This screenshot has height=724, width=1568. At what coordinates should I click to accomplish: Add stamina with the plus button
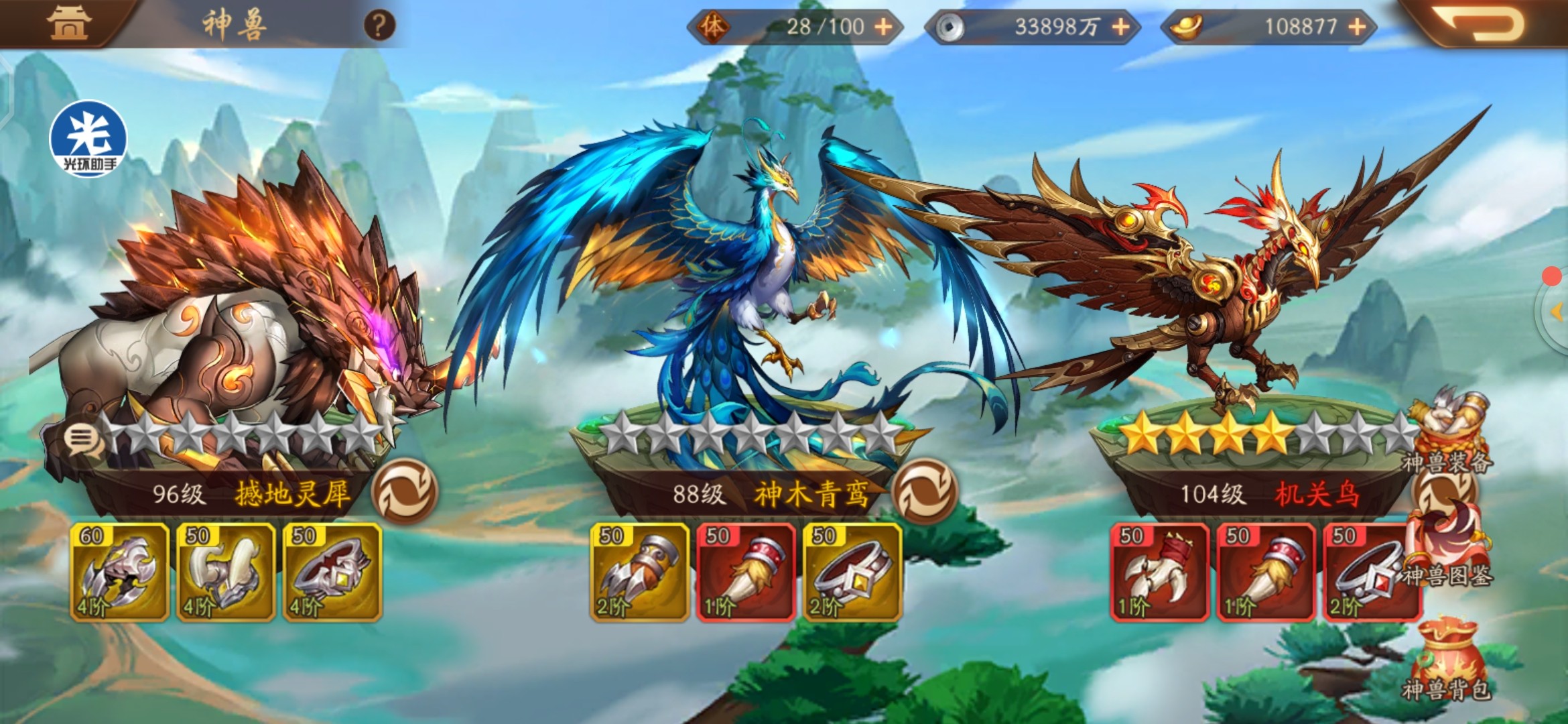(884, 27)
